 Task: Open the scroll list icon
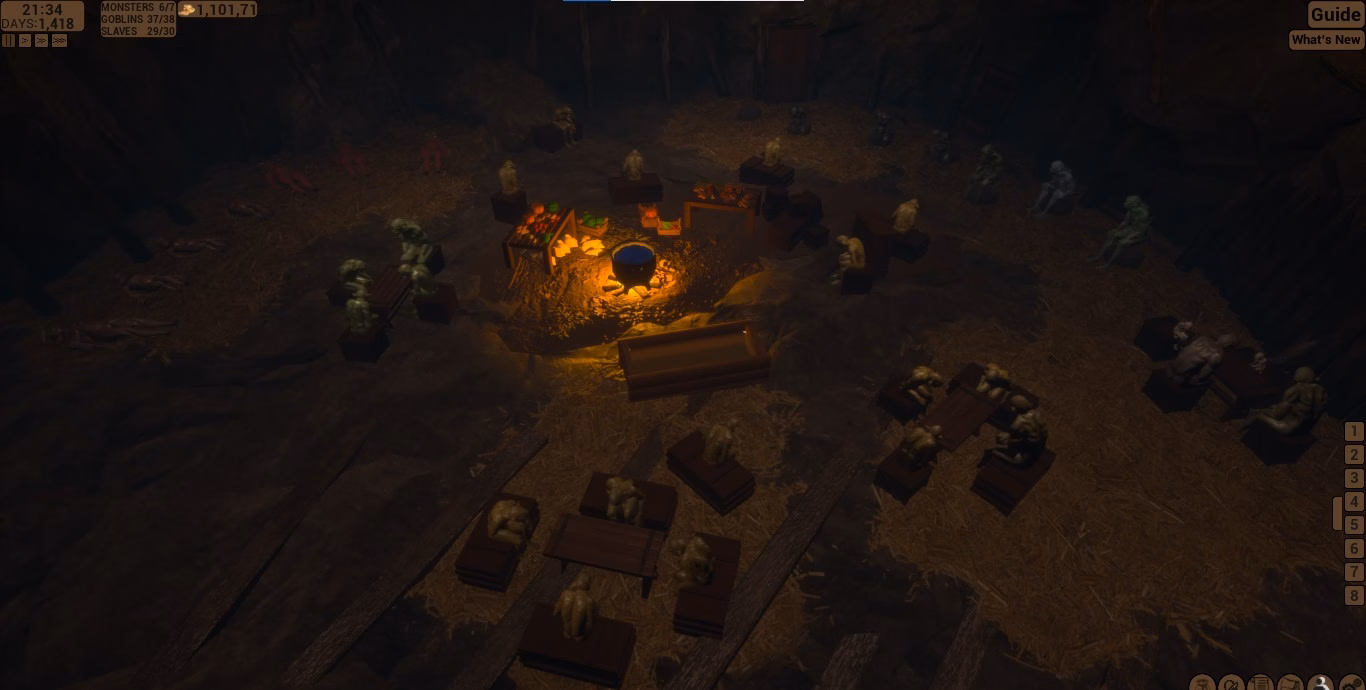tap(1261, 684)
